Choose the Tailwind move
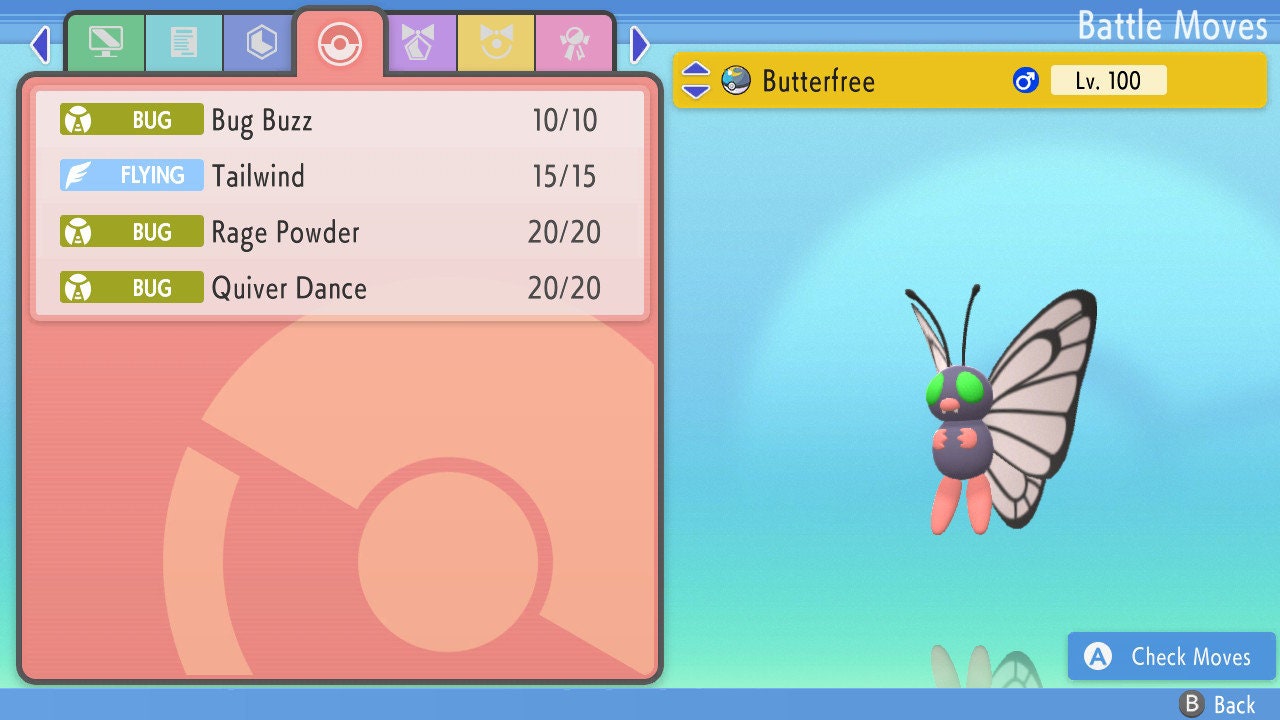The width and height of the screenshot is (1280, 720). [340, 177]
